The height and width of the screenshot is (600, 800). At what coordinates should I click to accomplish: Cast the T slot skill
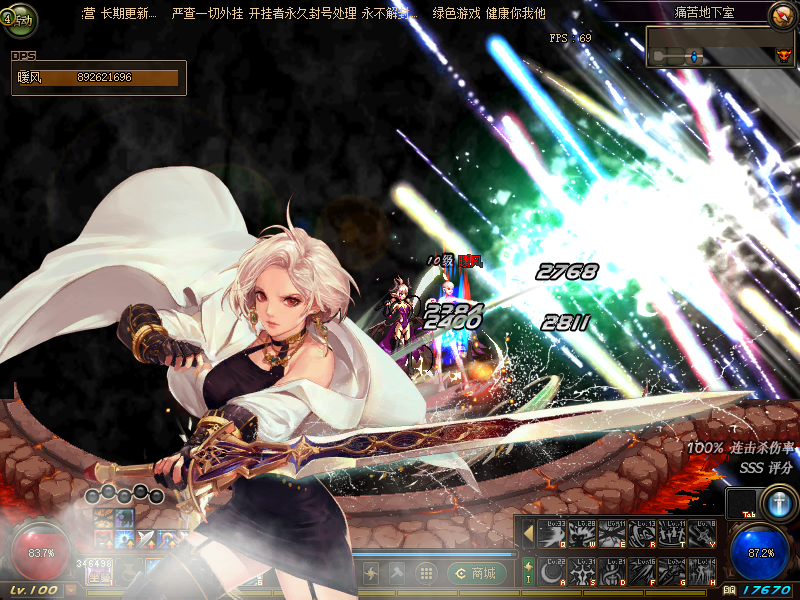[673, 535]
